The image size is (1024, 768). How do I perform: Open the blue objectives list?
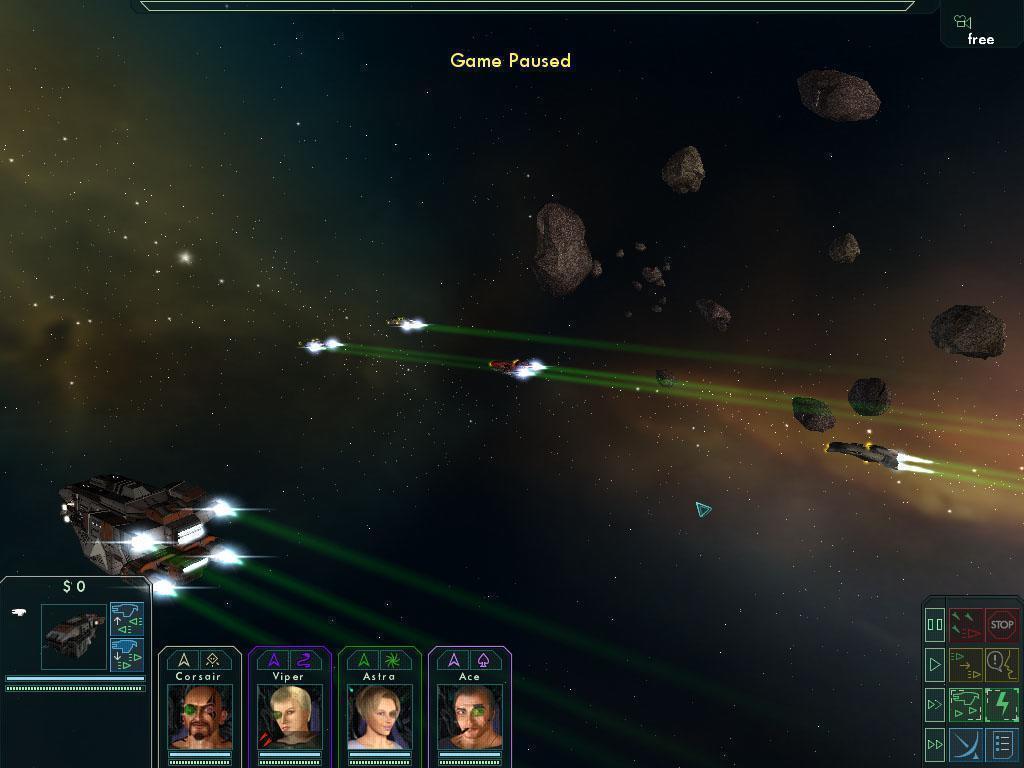click(x=1001, y=745)
